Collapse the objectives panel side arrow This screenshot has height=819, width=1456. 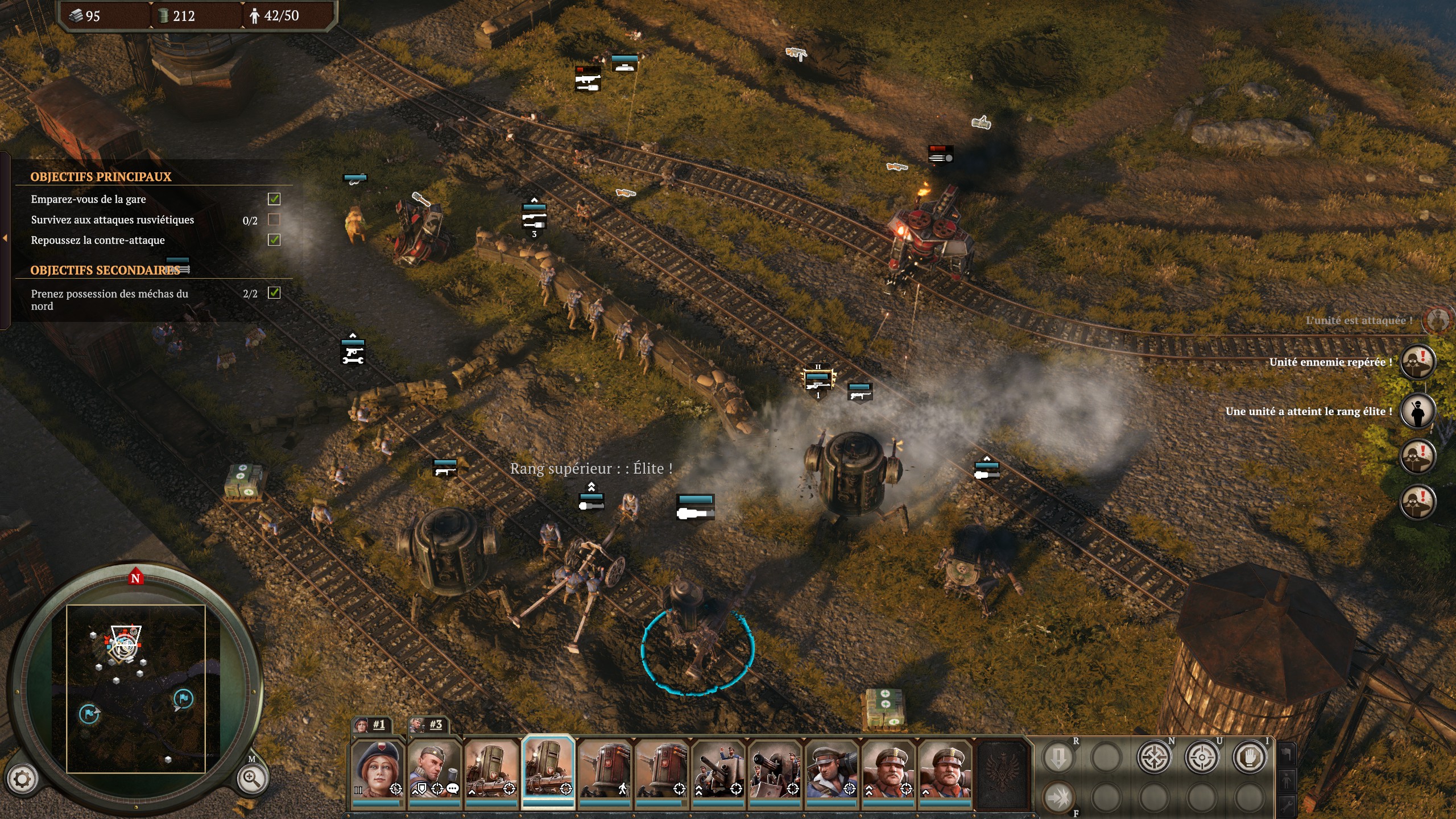pos(5,238)
